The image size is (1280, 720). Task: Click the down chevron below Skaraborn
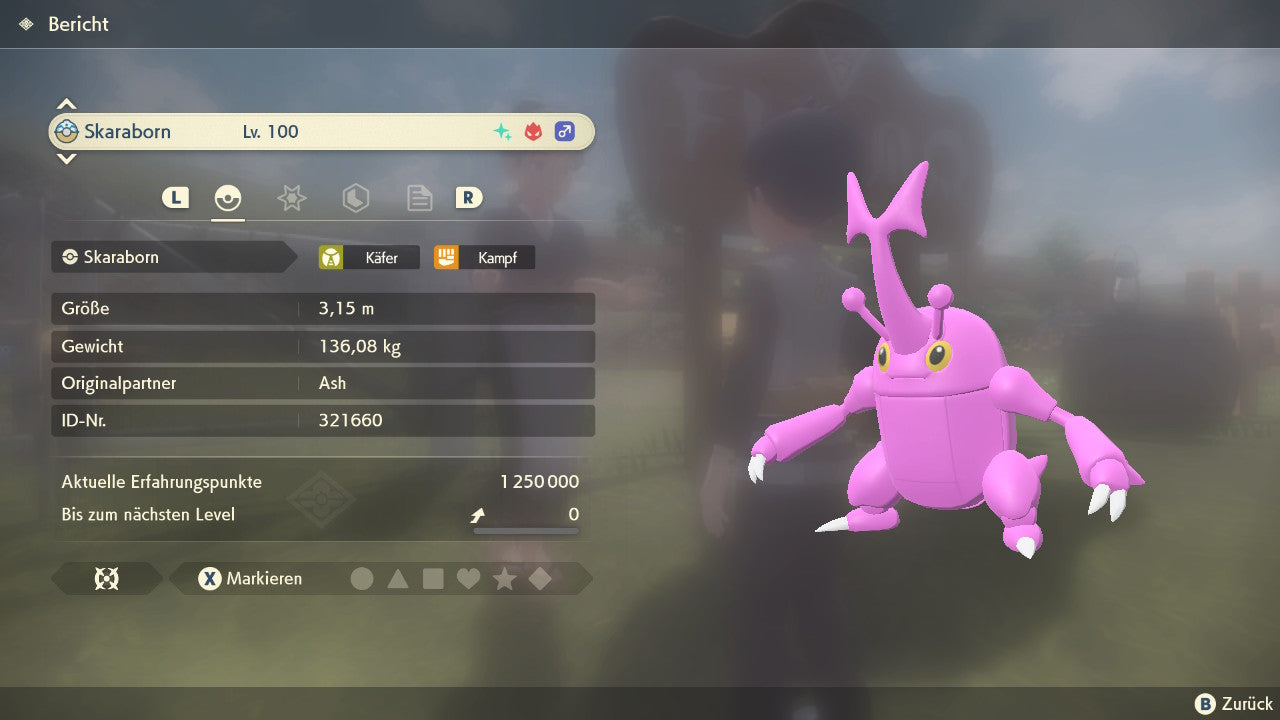tap(66, 158)
